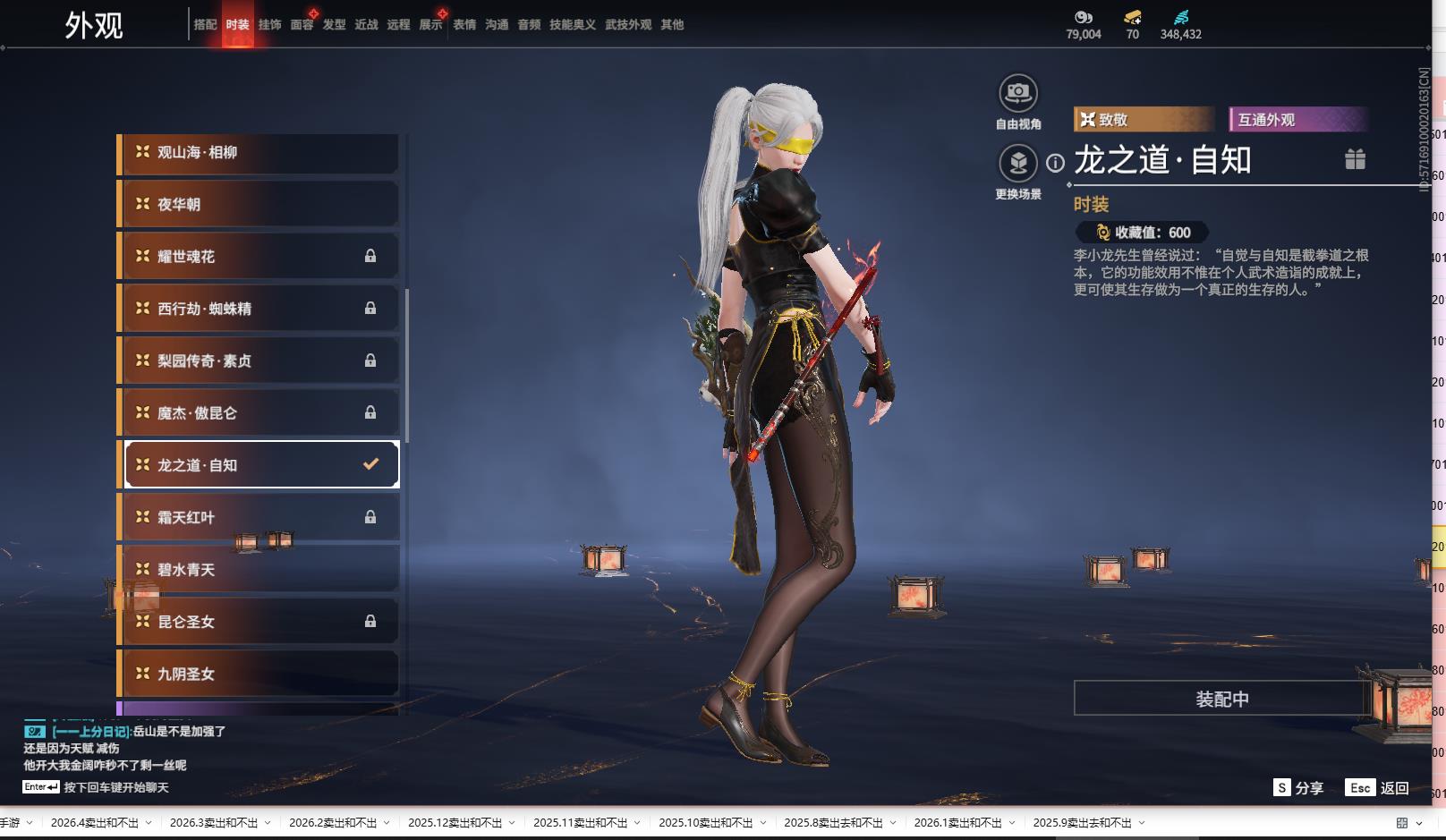This screenshot has width=1446, height=840.
Task: Select the 魔杰·傲昆仑 outfit
Action: (259, 413)
